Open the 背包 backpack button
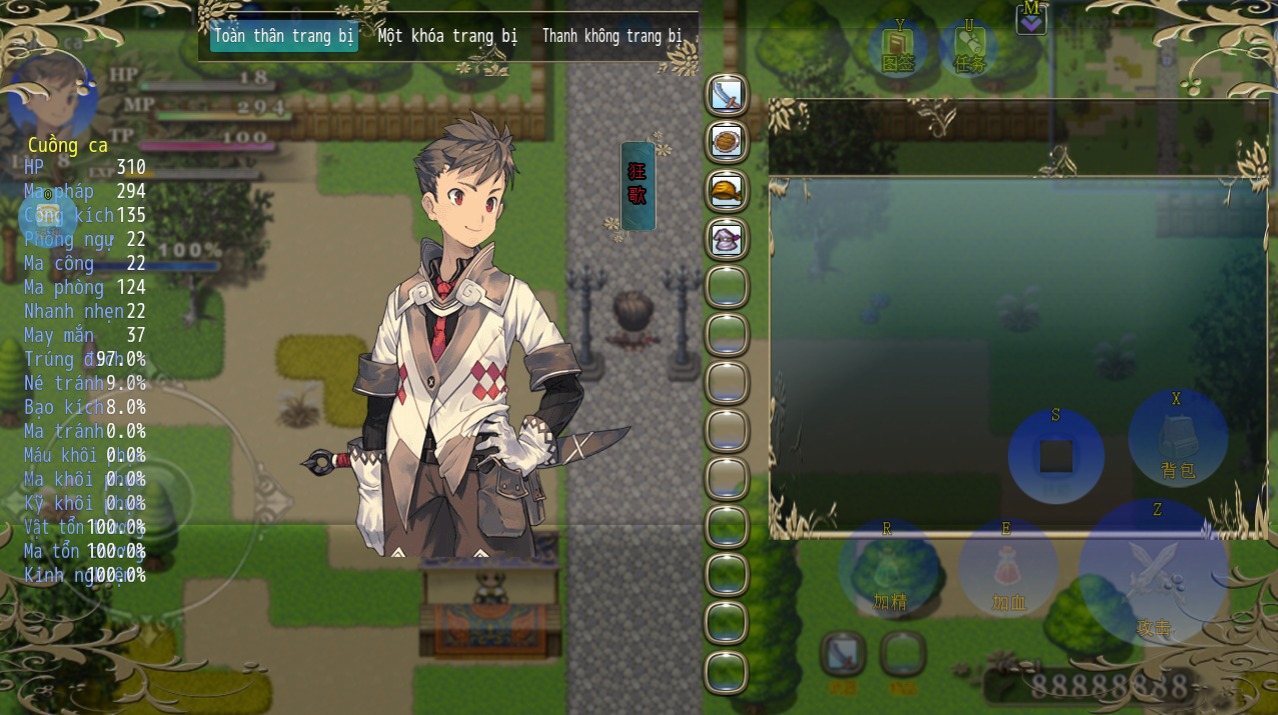The image size is (1278, 715). pos(1178,440)
